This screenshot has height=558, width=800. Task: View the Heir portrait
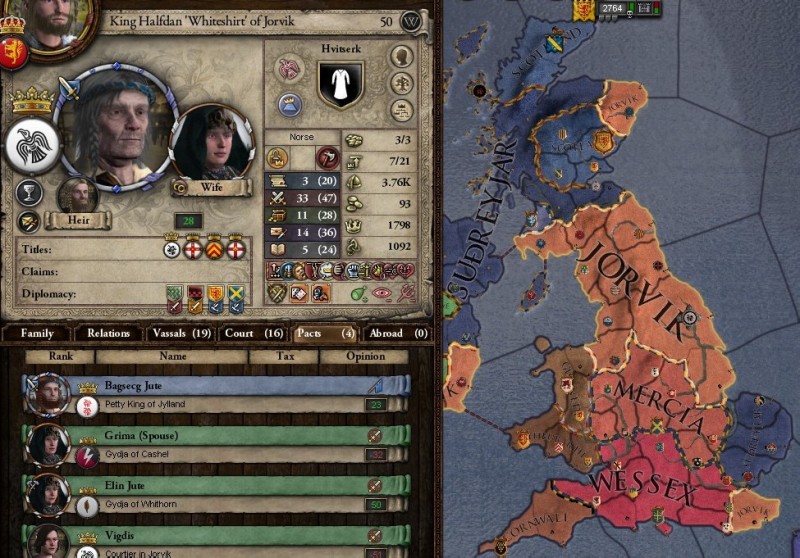tap(78, 196)
